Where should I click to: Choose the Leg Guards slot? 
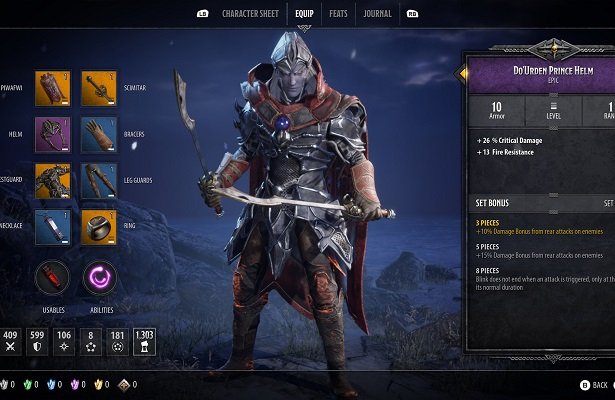99,181
